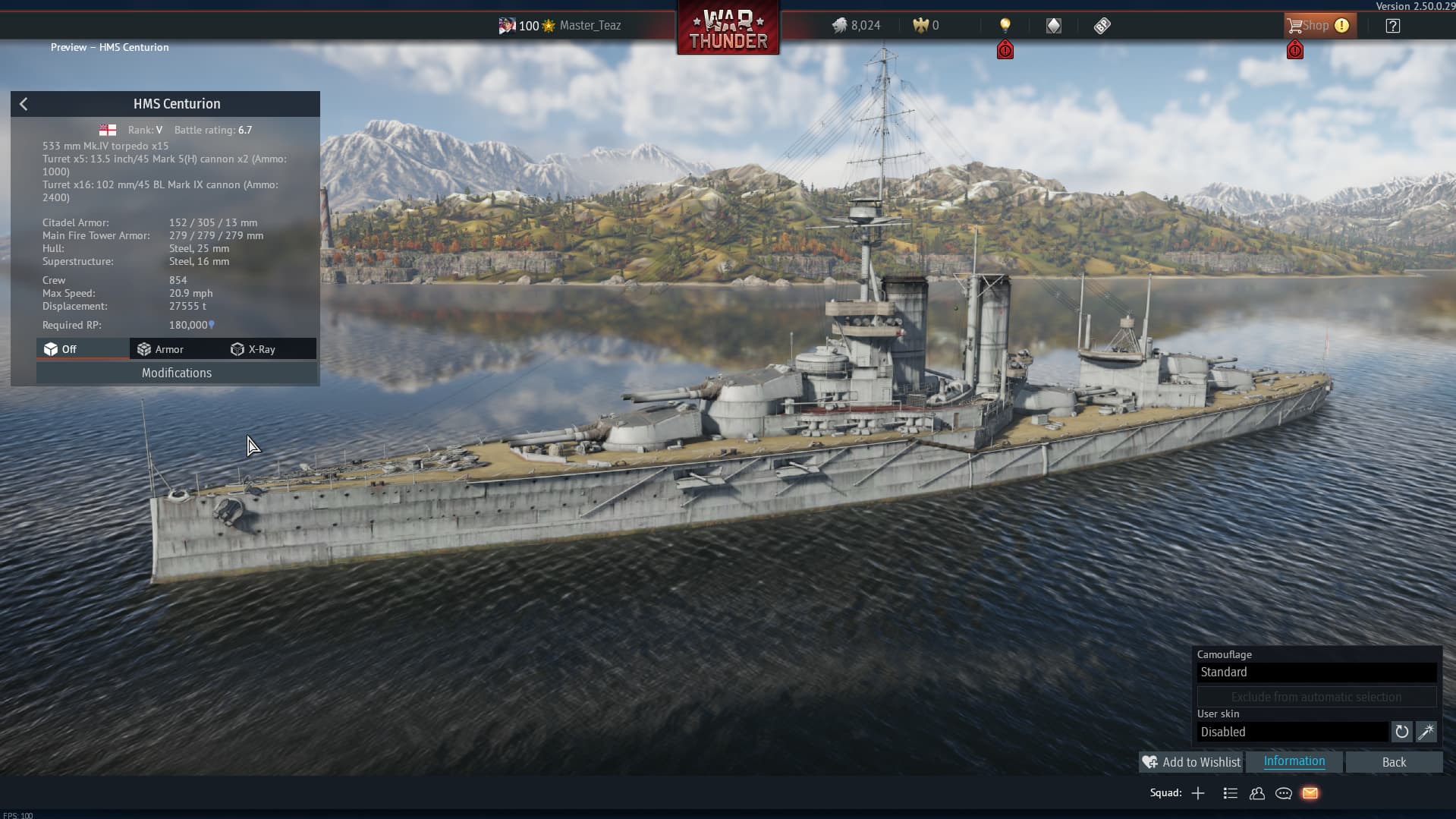Enable the X-Ray view mode
Viewport: 1456px width, 819px height.
click(253, 349)
